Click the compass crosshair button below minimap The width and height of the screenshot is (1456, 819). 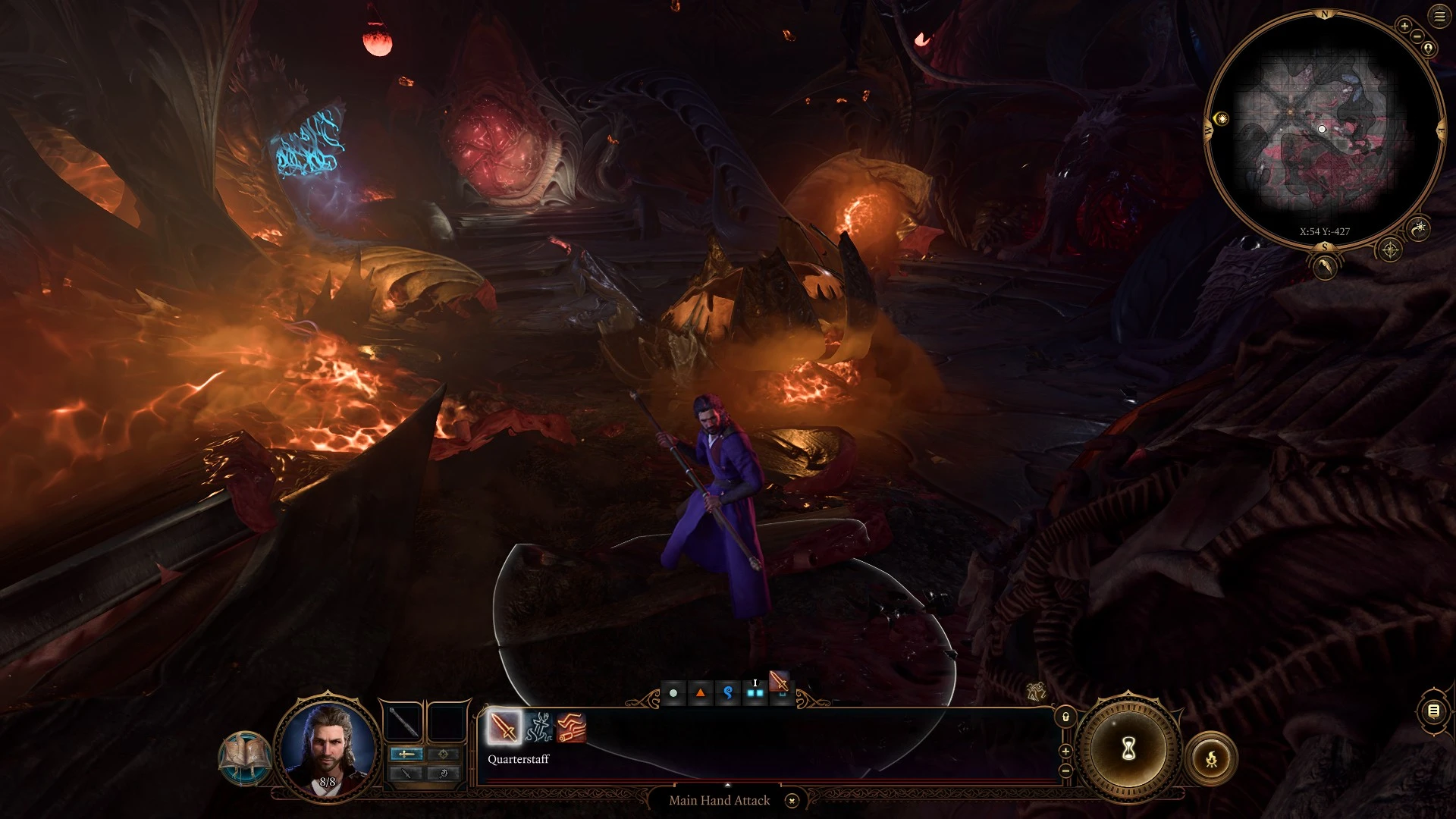[x=1389, y=249]
